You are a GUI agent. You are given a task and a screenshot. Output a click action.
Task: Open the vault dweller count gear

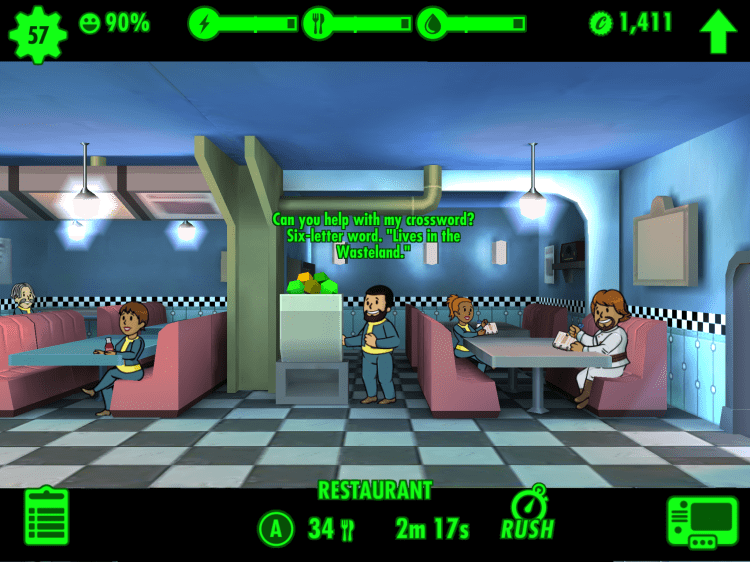pyautogui.click(x=37, y=34)
